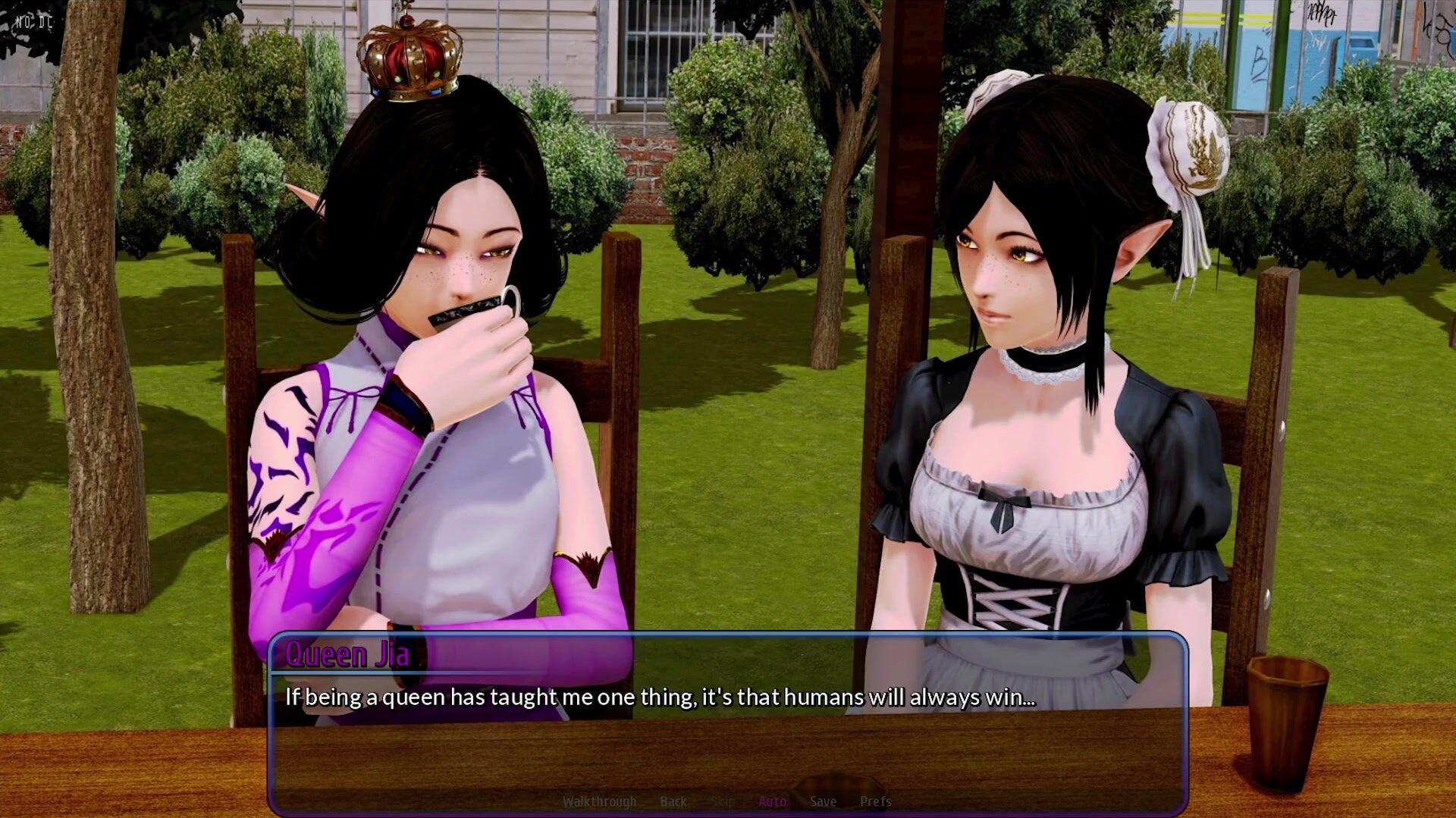The width and height of the screenshot is (1456, 818).
Task: Toggle Auto dialogue advance
Action: coord(772,801)
